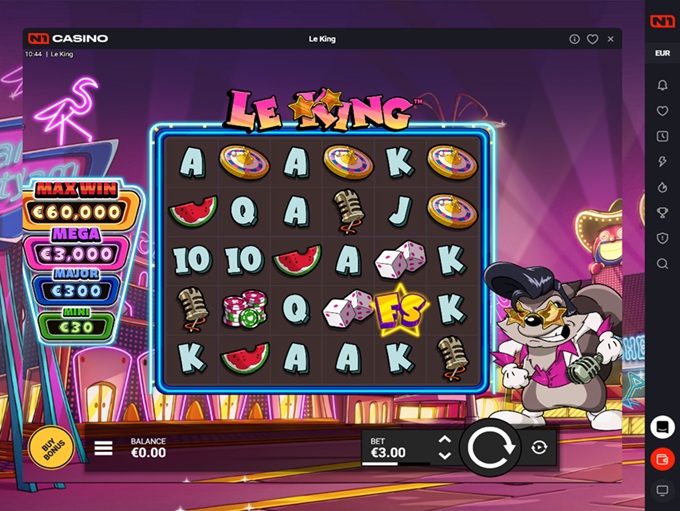Open the clock history icon in sidebar
The width and height of the screenshot is (680, 511).
tap(662, 136)
